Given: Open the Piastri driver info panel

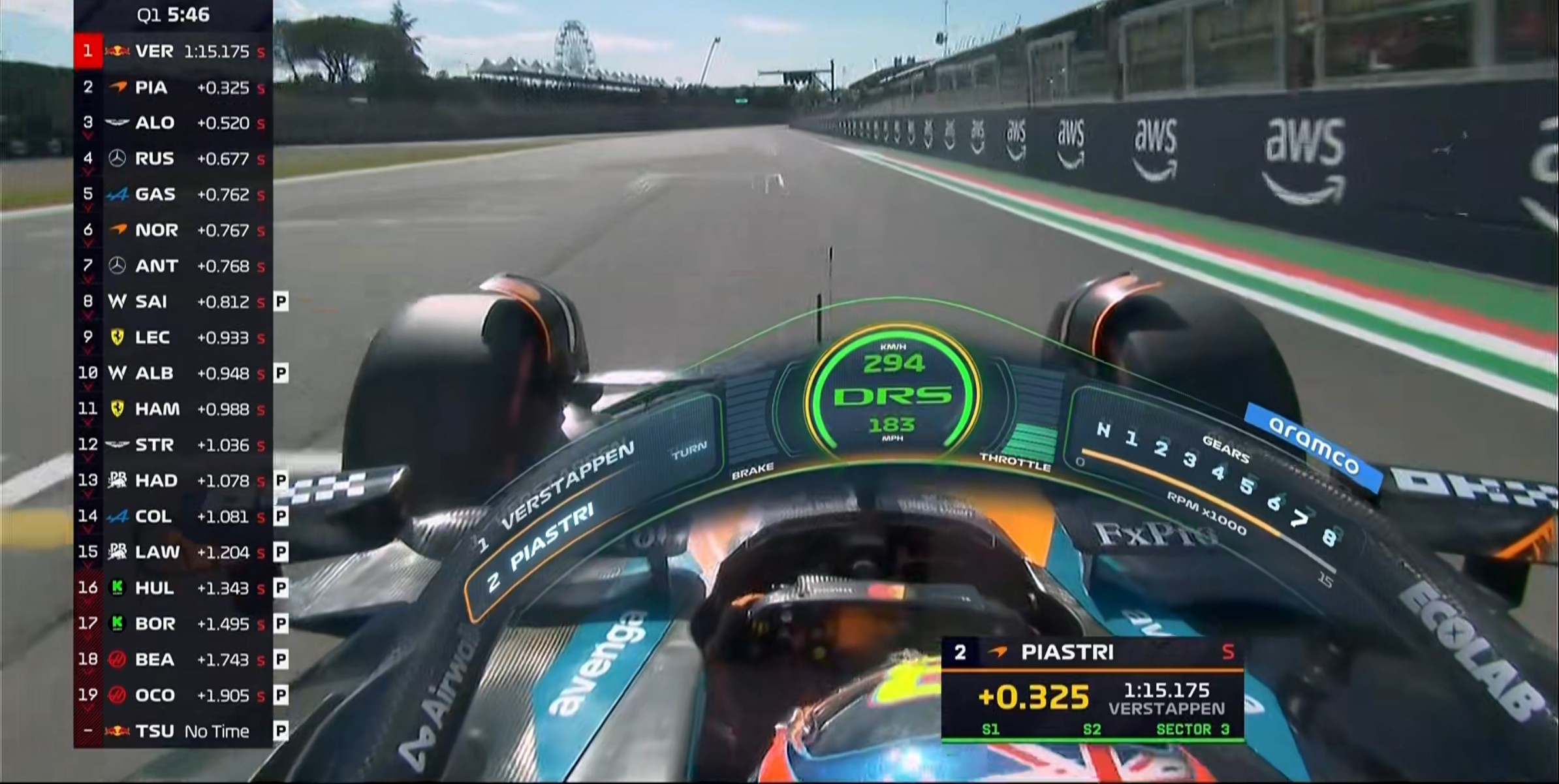Looking at the screenshot, I should coord(1092,690).
